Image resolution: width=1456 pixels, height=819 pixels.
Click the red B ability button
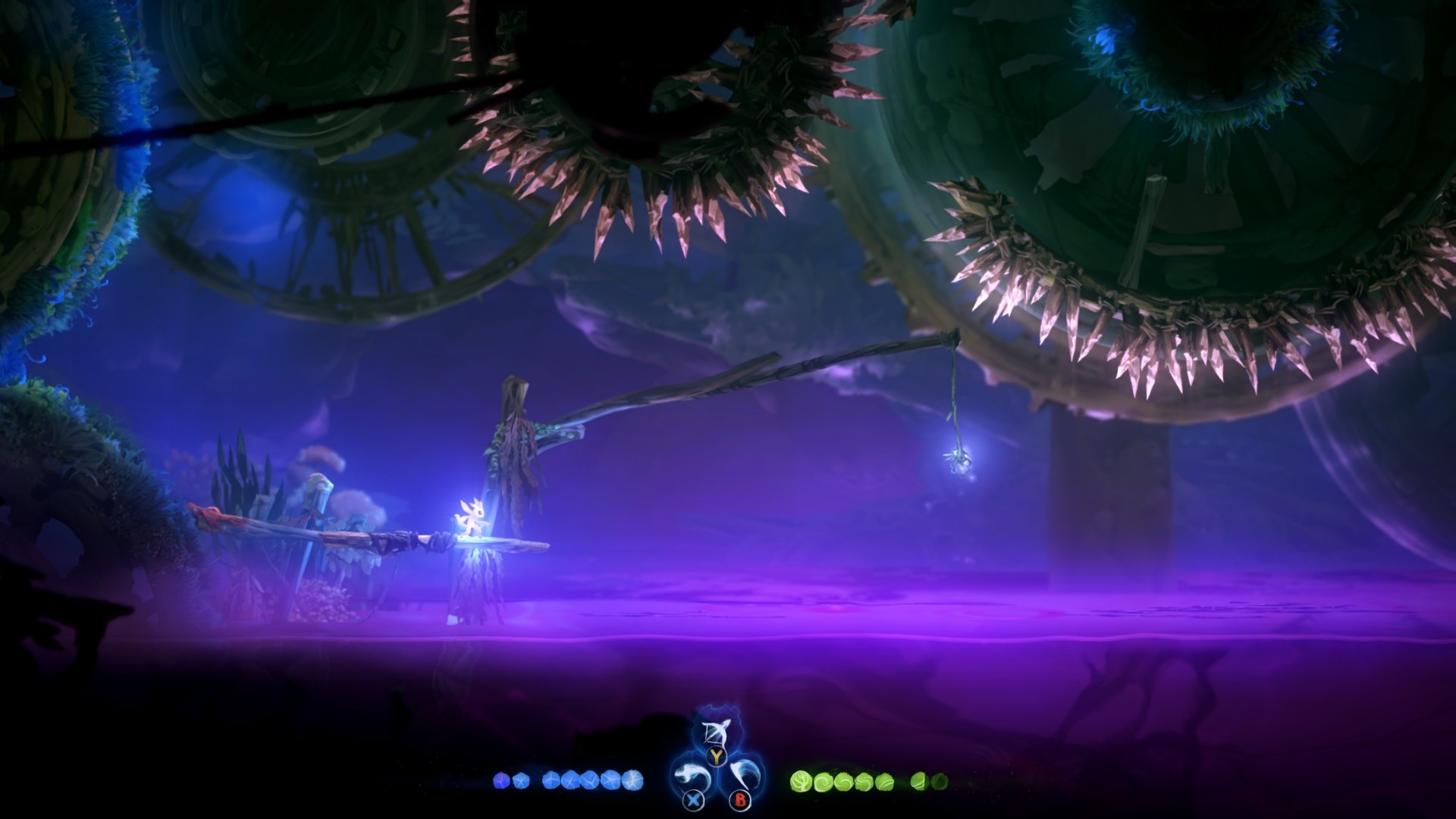pyautogui.click(x=739, y=801)
